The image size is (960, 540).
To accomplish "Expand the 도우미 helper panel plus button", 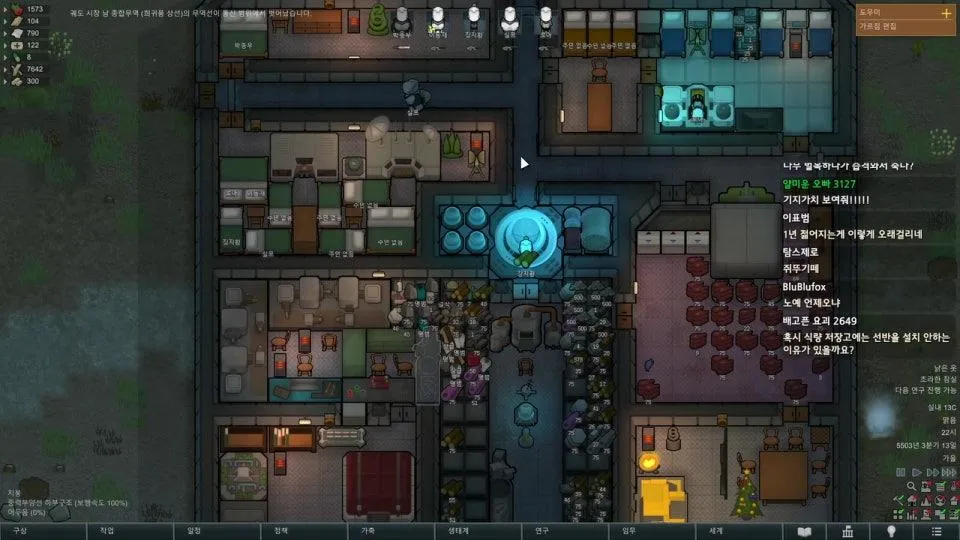I will click(946, 13).
